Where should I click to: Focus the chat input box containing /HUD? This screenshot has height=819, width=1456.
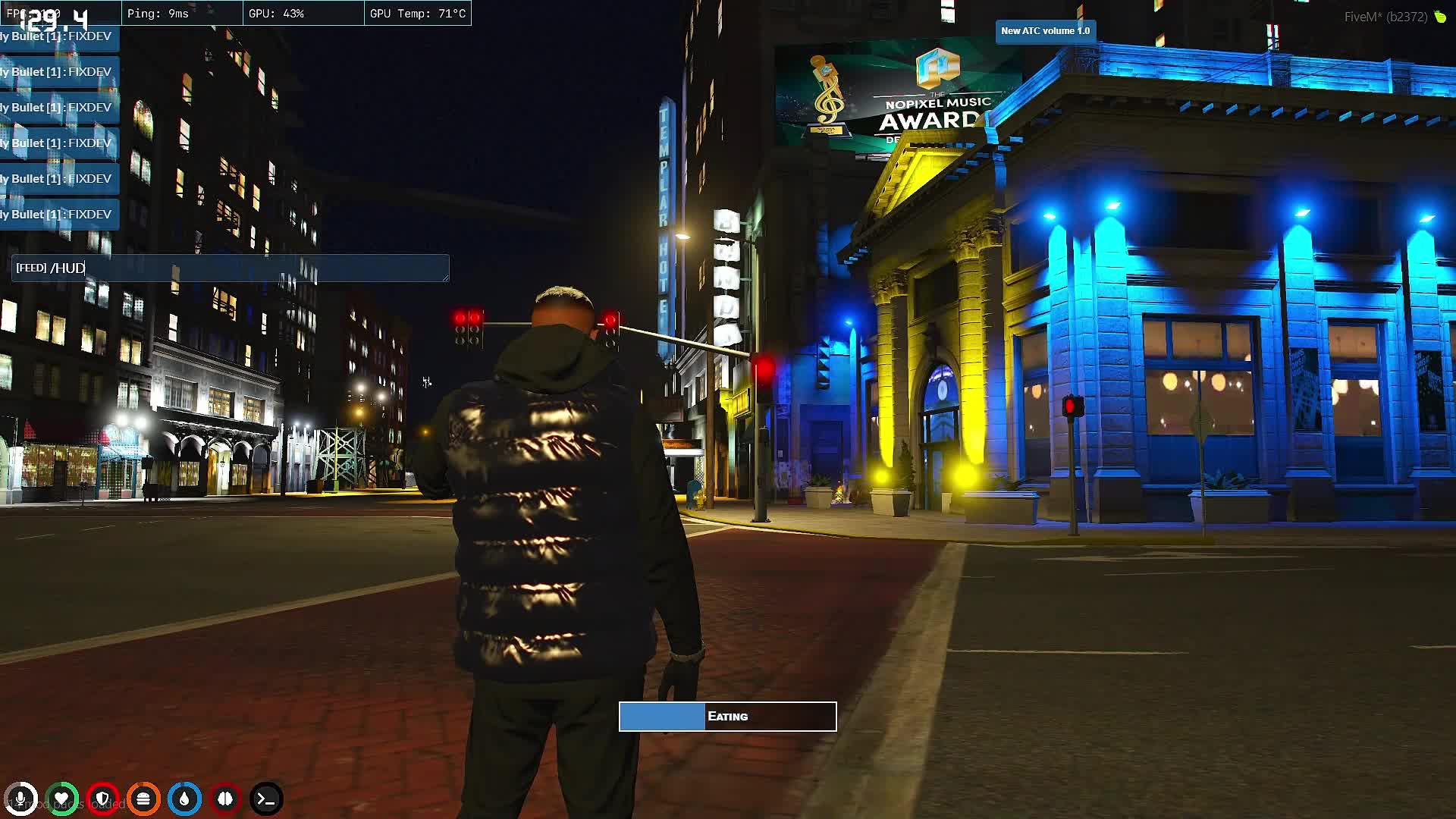(231, 268)
